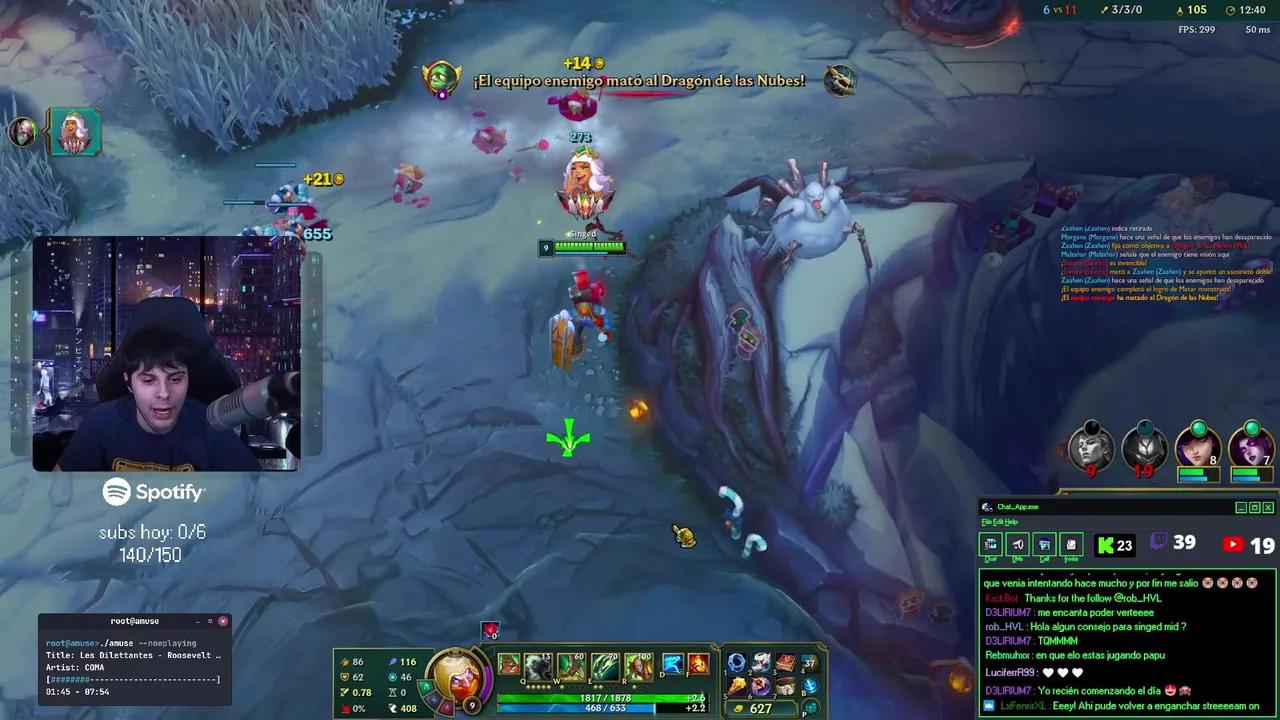Click the Ghost summoner spell in D slot
Screen dimensions: 1280x720
click(673, 664)
